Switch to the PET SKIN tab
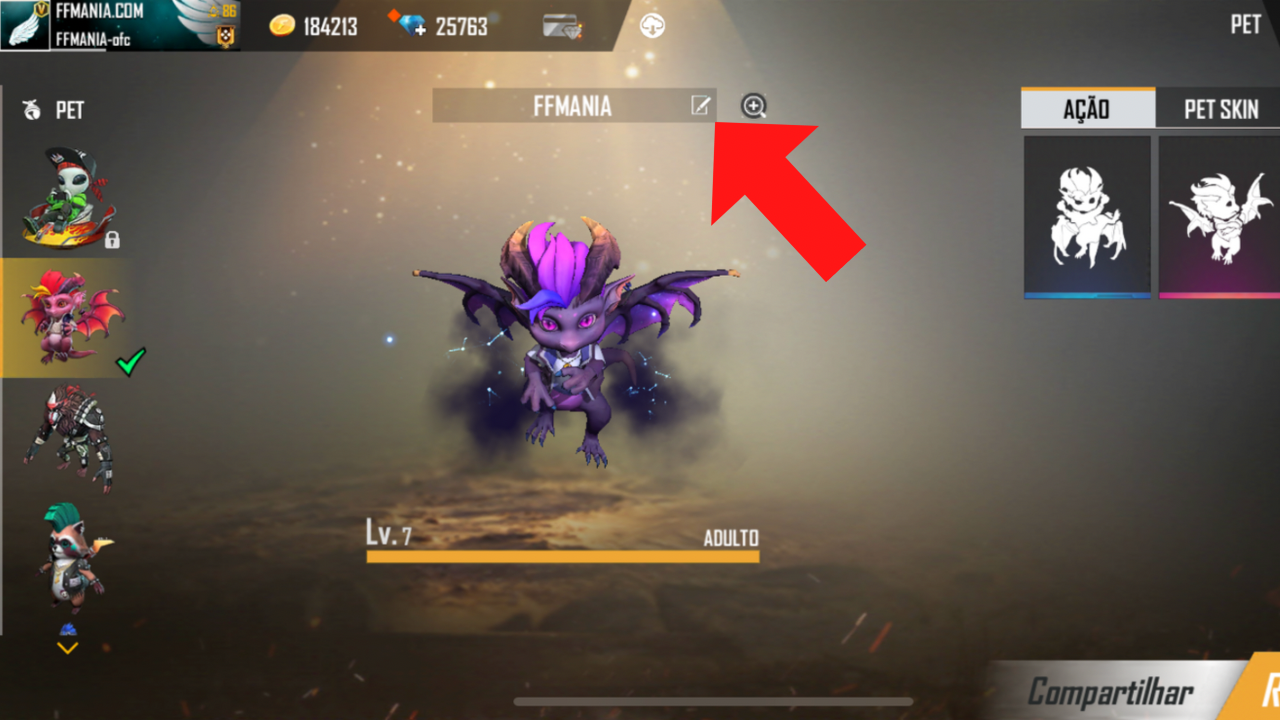The width and height of the screenshot is (1280, 720). point(1220,109)
